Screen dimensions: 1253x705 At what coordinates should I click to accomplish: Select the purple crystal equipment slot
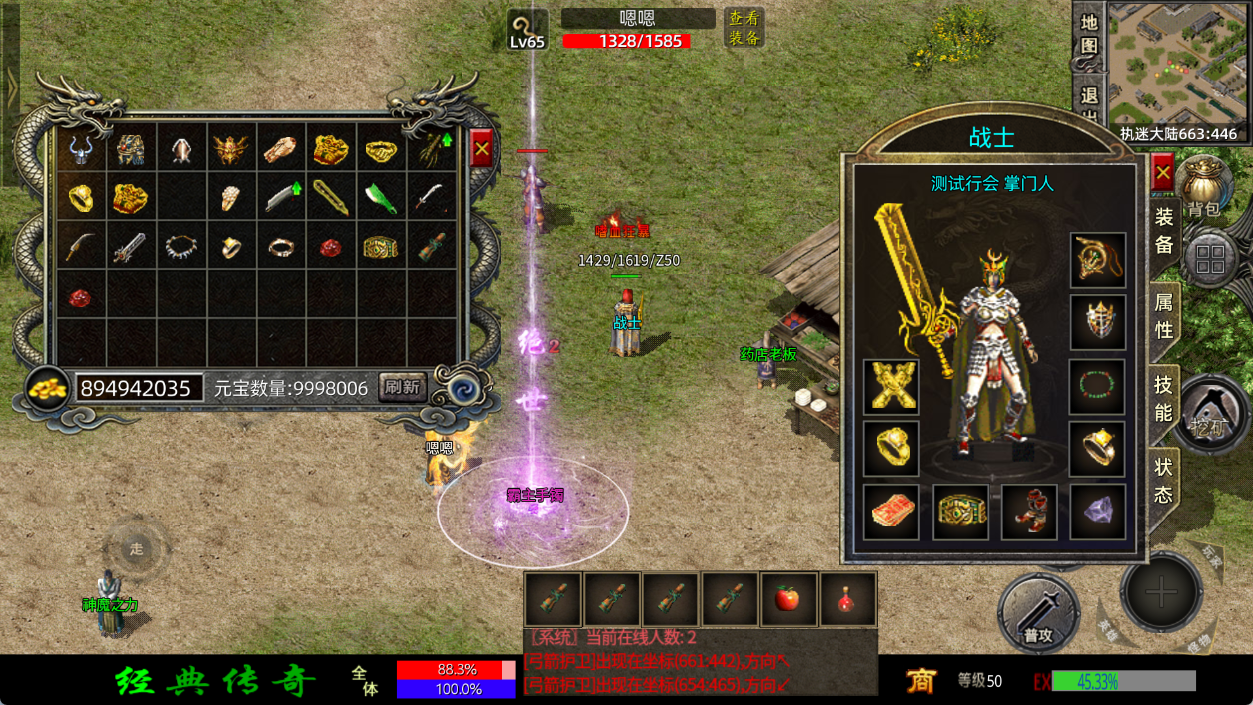click(1097, 512)
